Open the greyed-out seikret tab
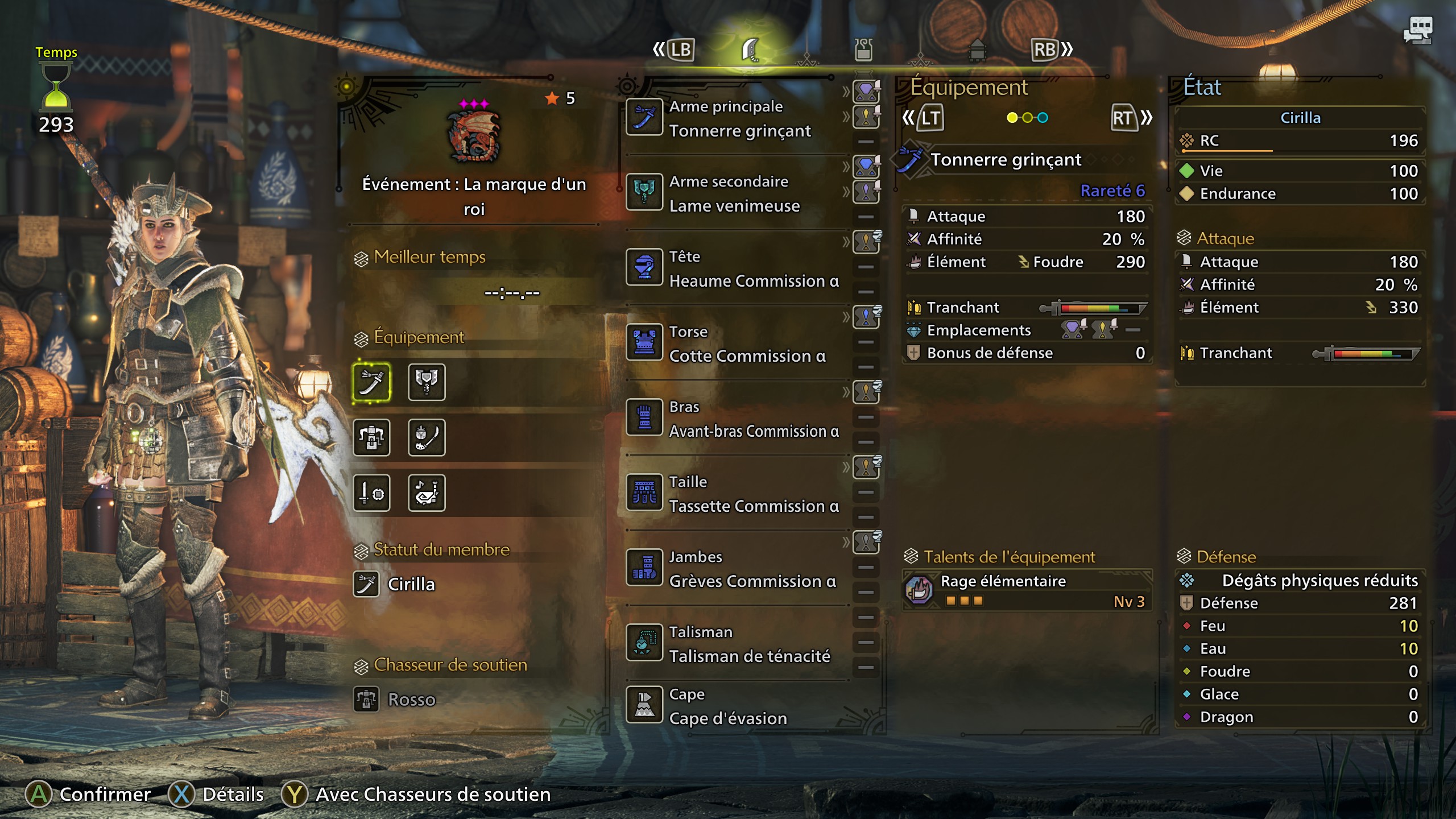The width and height of the screenshot is (1456, 819). coord(977,50)
